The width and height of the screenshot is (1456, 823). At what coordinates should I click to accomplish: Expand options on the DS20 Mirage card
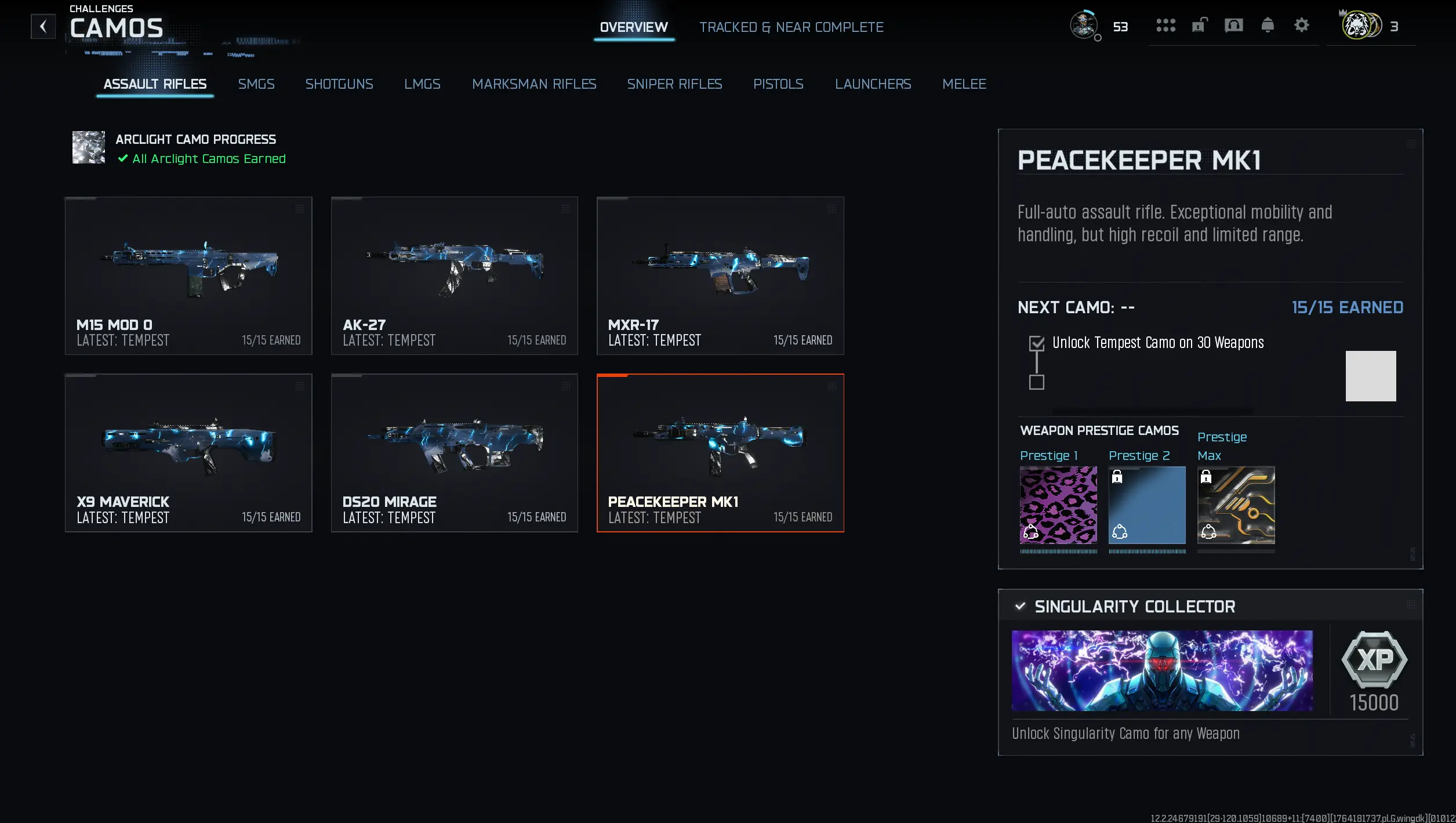click(567, 387)
